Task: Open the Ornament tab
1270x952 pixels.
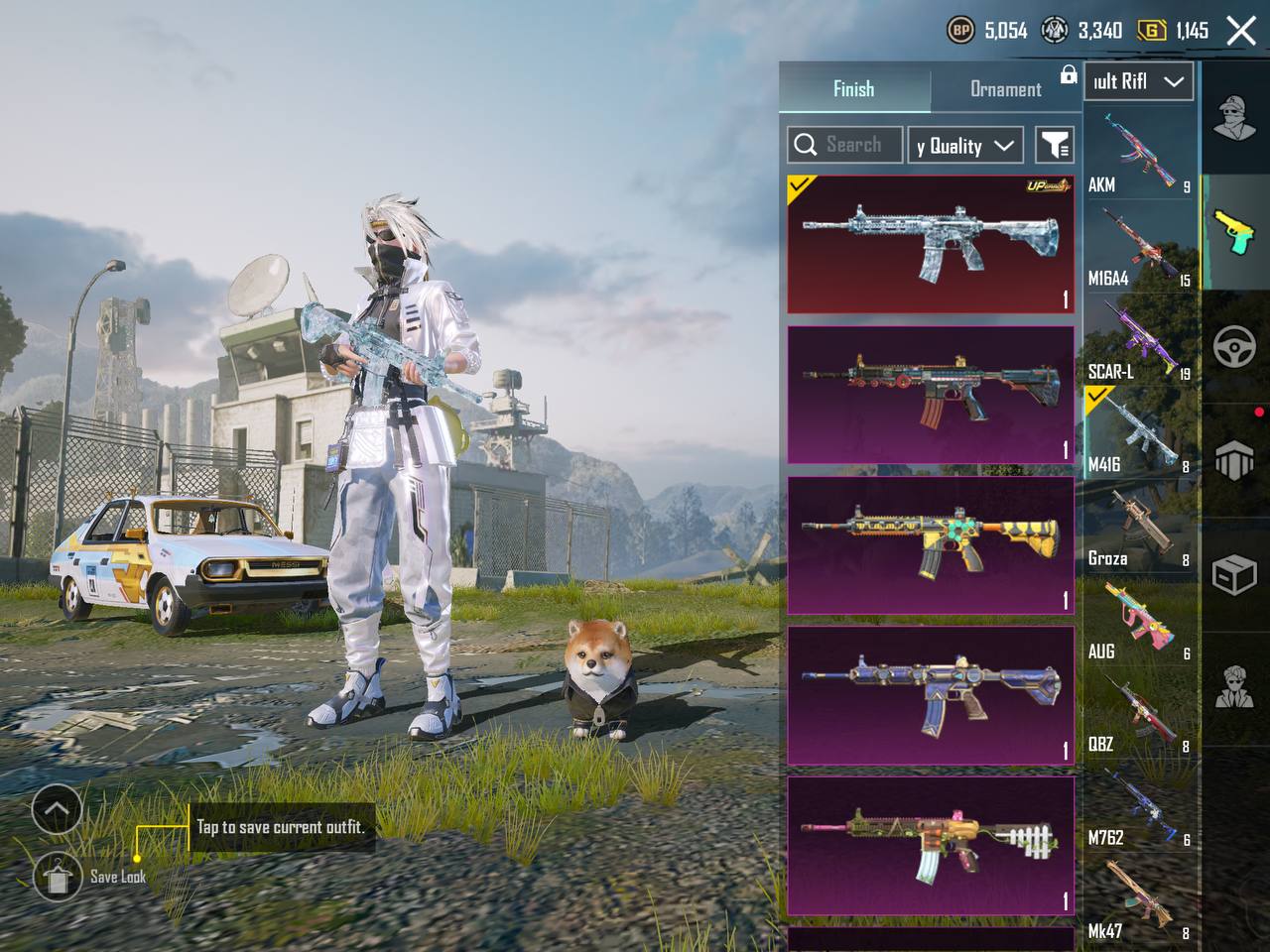Action: coord(1005,89)
